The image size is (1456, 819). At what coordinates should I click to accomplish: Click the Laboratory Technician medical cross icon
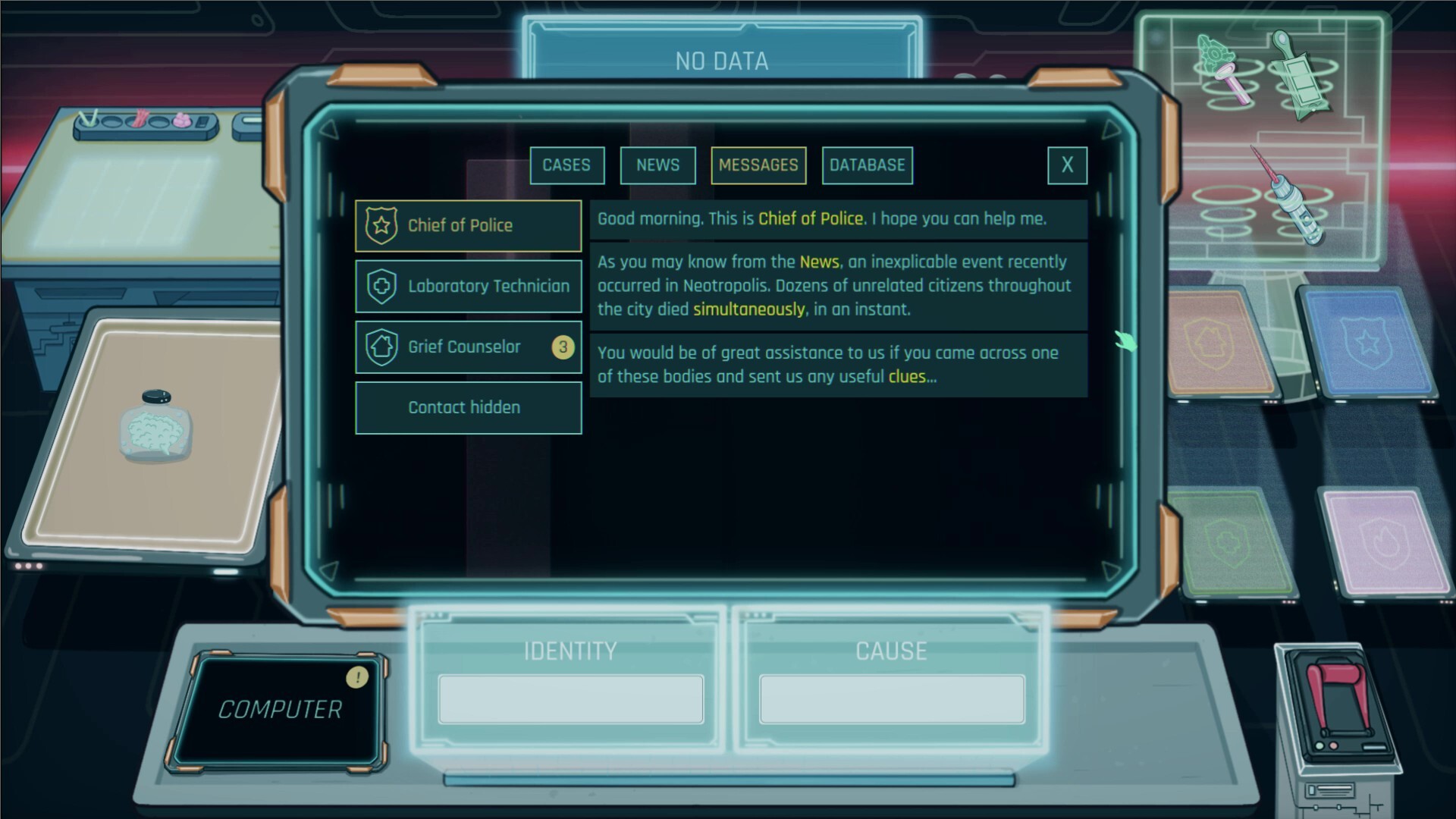click(x=381, y=286)
